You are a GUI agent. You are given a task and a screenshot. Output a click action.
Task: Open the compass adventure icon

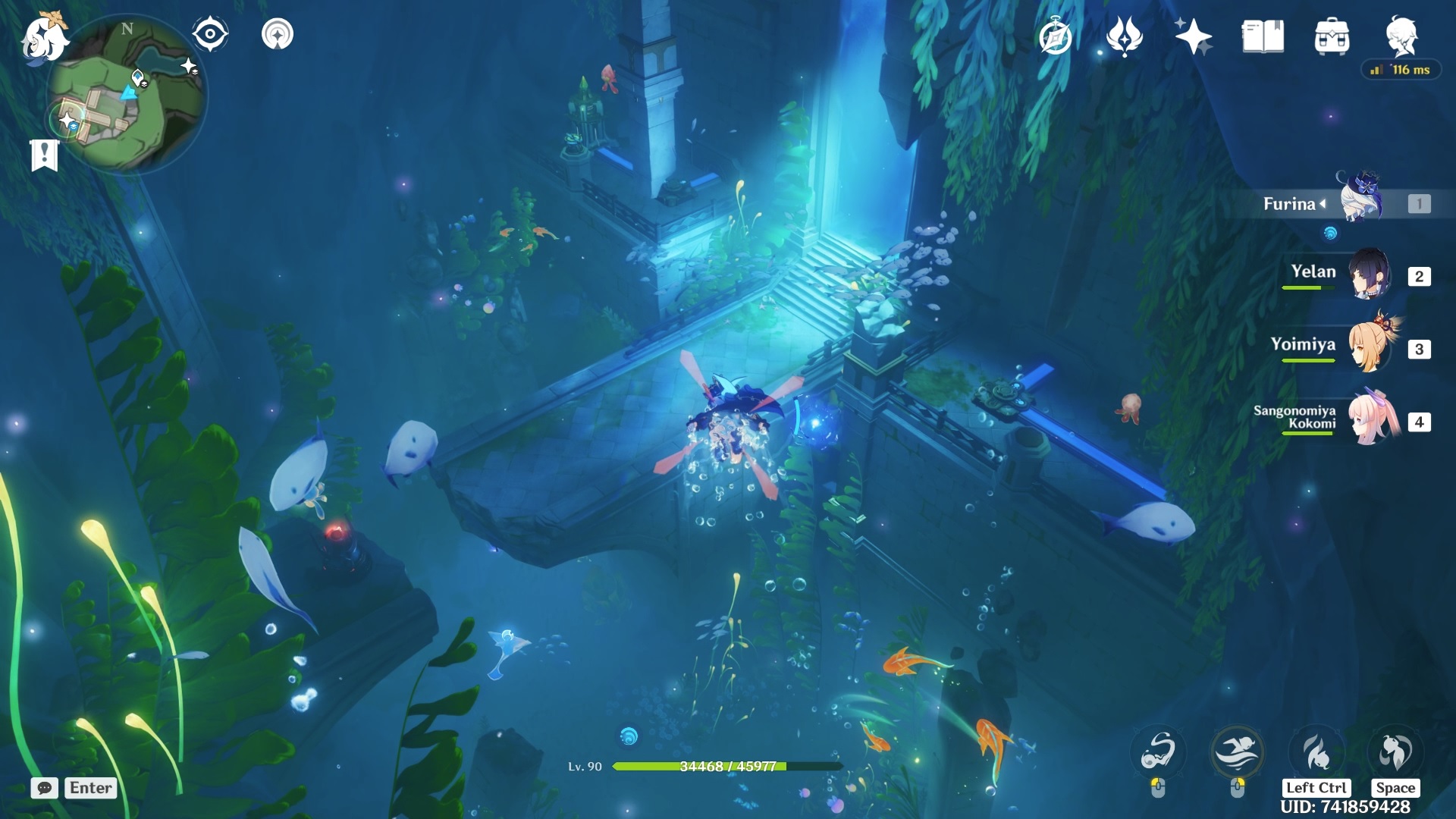[x=1056, y=37]
